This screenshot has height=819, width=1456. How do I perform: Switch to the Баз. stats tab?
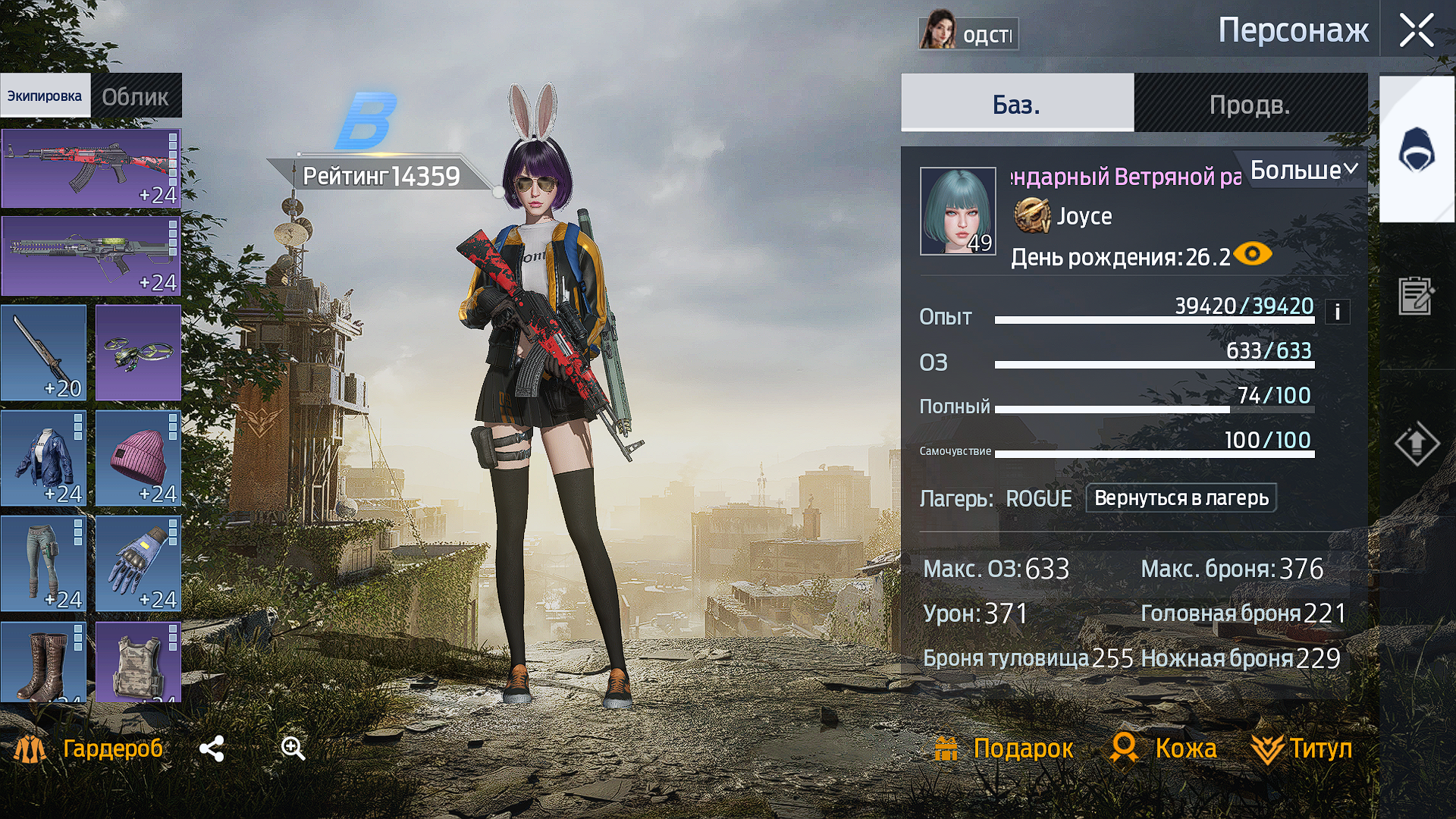point(1016,104)
